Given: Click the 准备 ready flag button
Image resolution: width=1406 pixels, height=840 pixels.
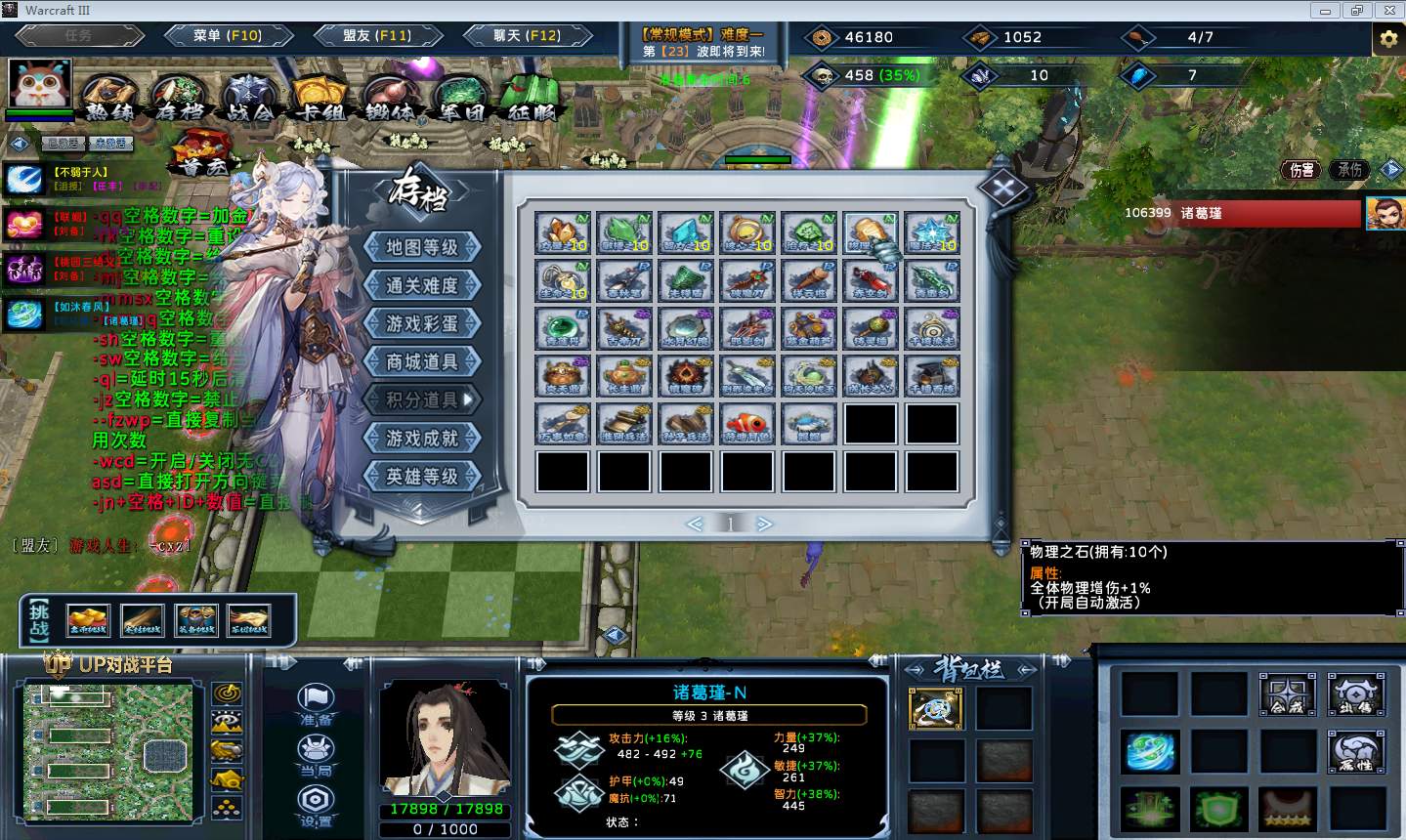Looking at the screenshot, I should point(316,703).
